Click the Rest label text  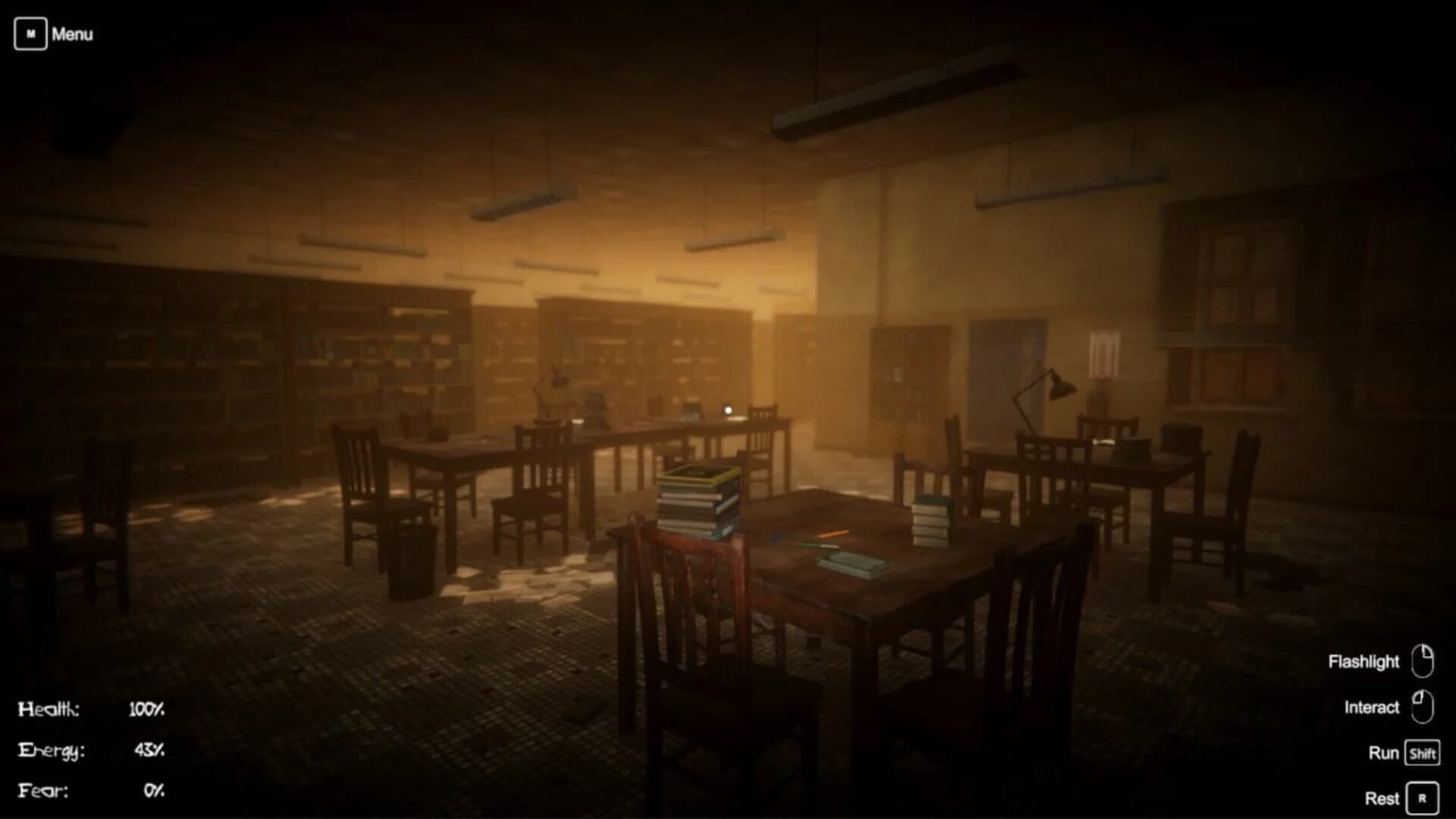1382,798
